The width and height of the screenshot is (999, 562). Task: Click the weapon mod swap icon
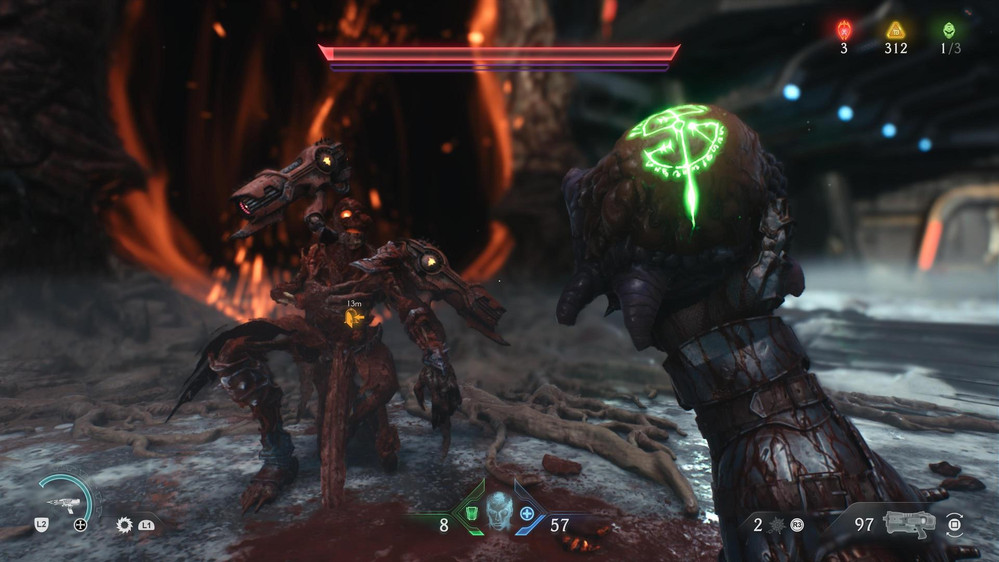pyautogui.click(x=954, y=523)
